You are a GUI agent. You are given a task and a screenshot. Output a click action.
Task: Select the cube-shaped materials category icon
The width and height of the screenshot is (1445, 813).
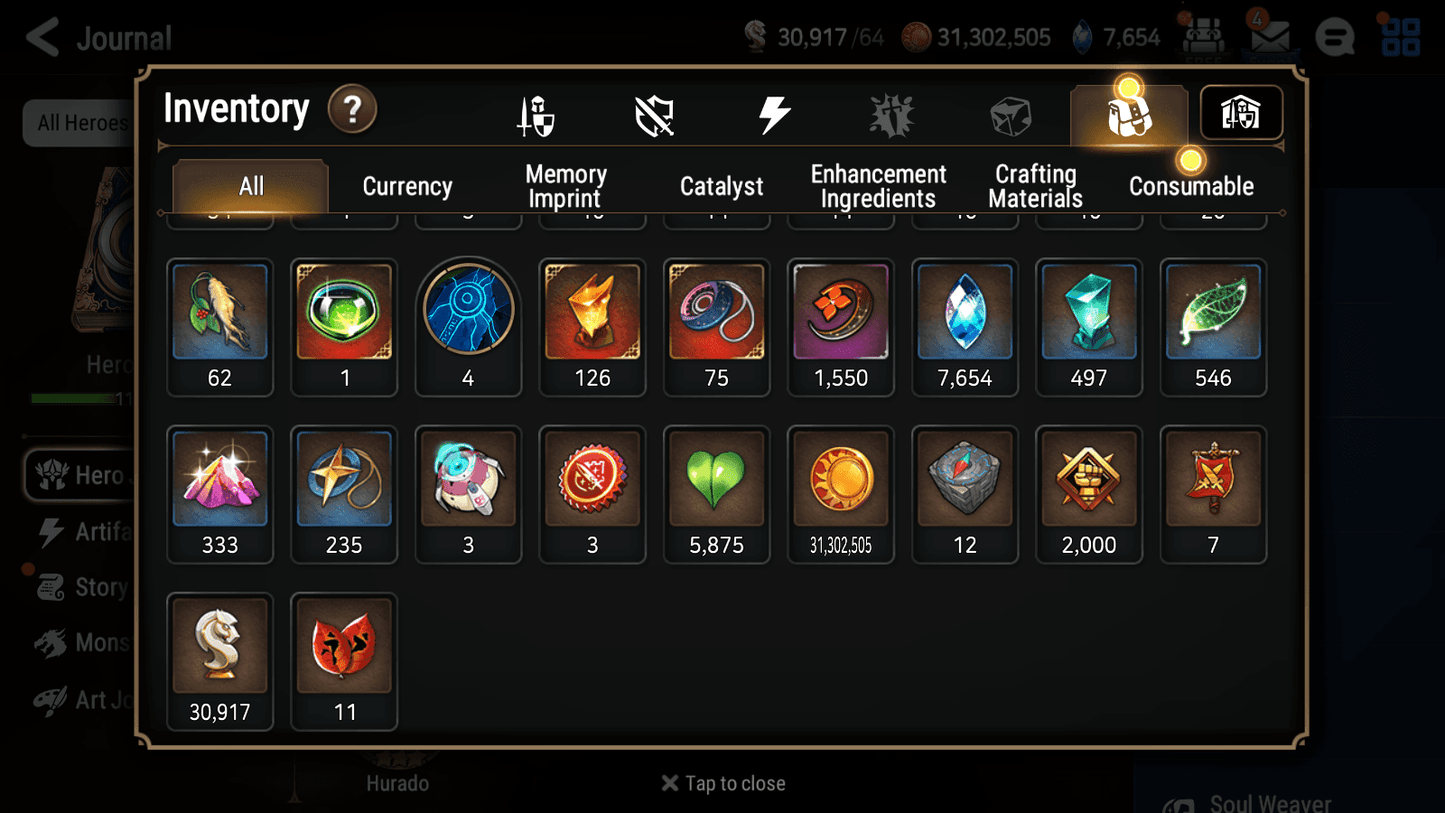[x=1011, y=113]
